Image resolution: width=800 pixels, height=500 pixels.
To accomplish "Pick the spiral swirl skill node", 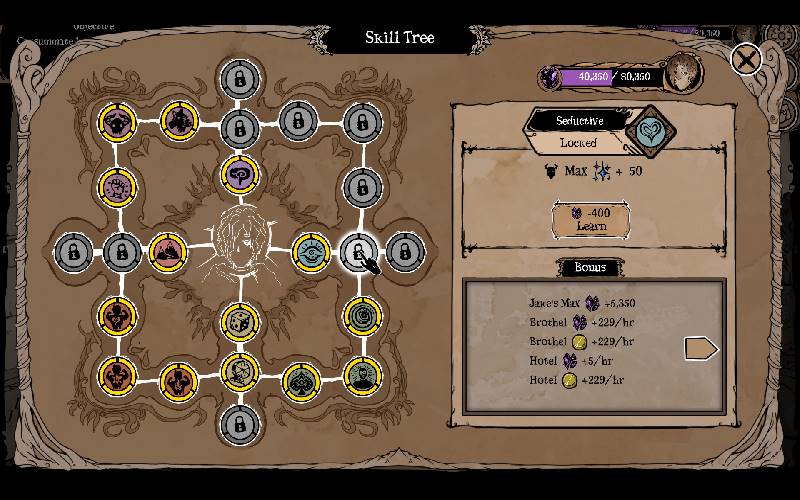I will 362,316.
